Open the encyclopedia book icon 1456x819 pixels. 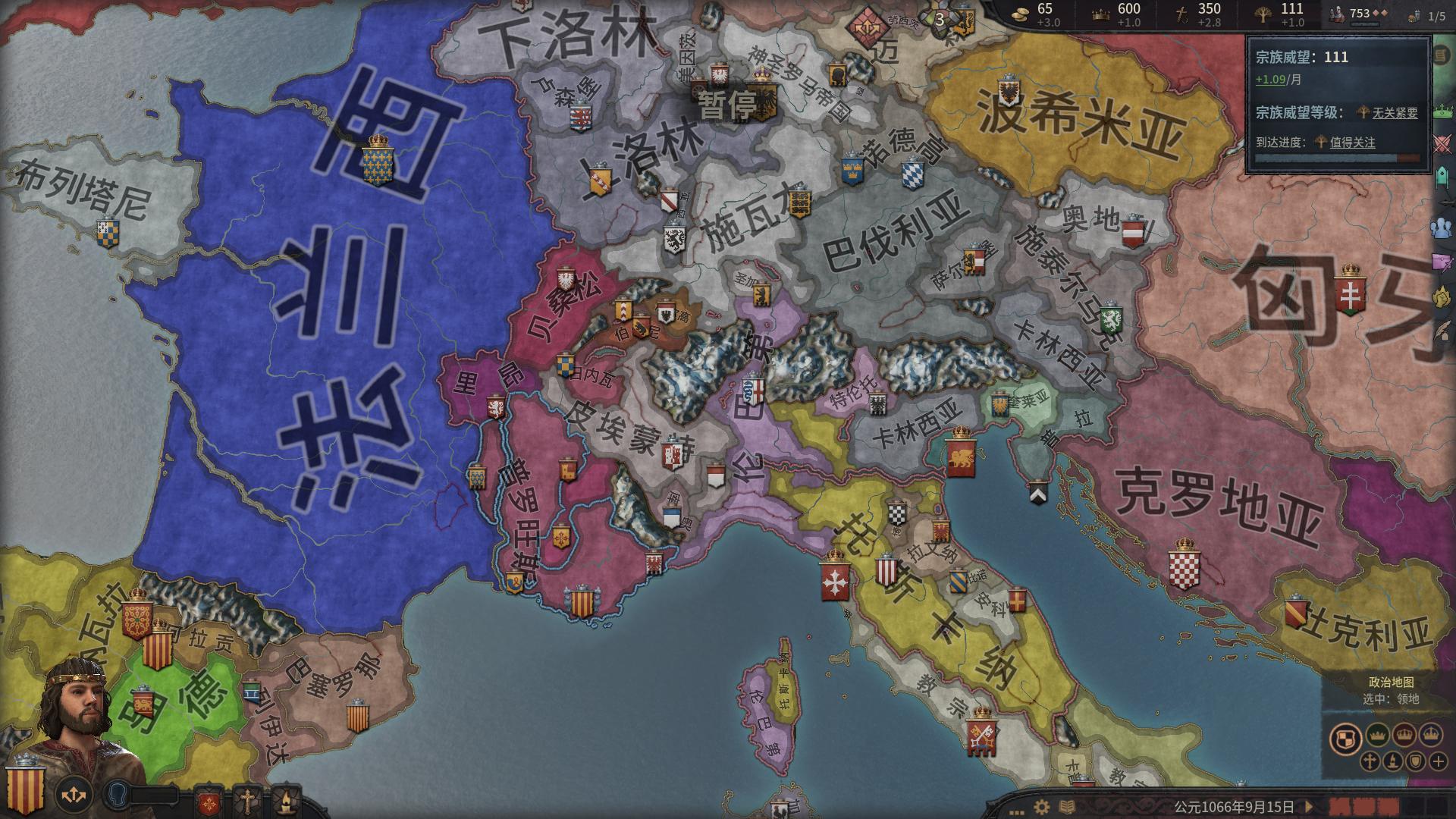point(1067,807)
